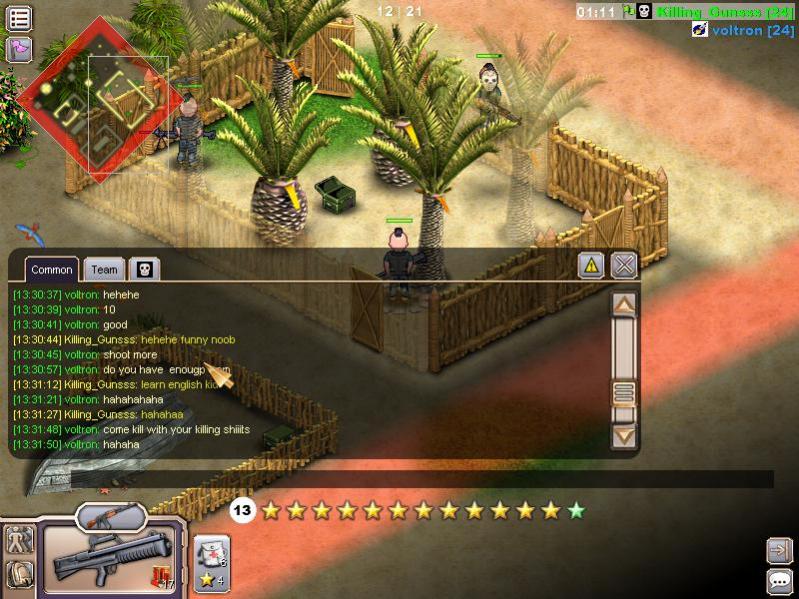799x599 pixels.
Task: Use the medkit item
Action: (x=212, y=551)
